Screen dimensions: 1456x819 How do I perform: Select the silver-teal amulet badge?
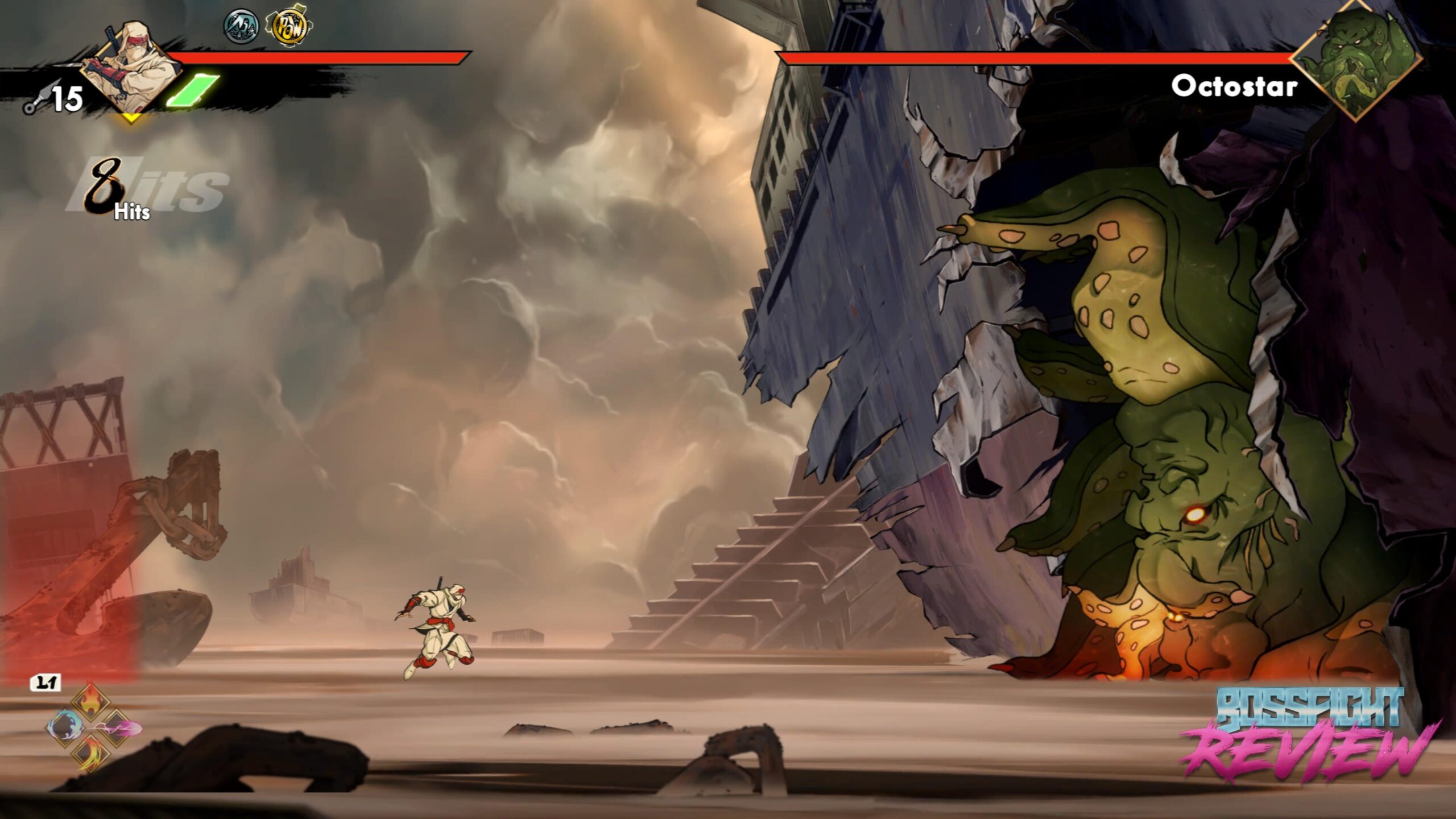pos(241,26)
